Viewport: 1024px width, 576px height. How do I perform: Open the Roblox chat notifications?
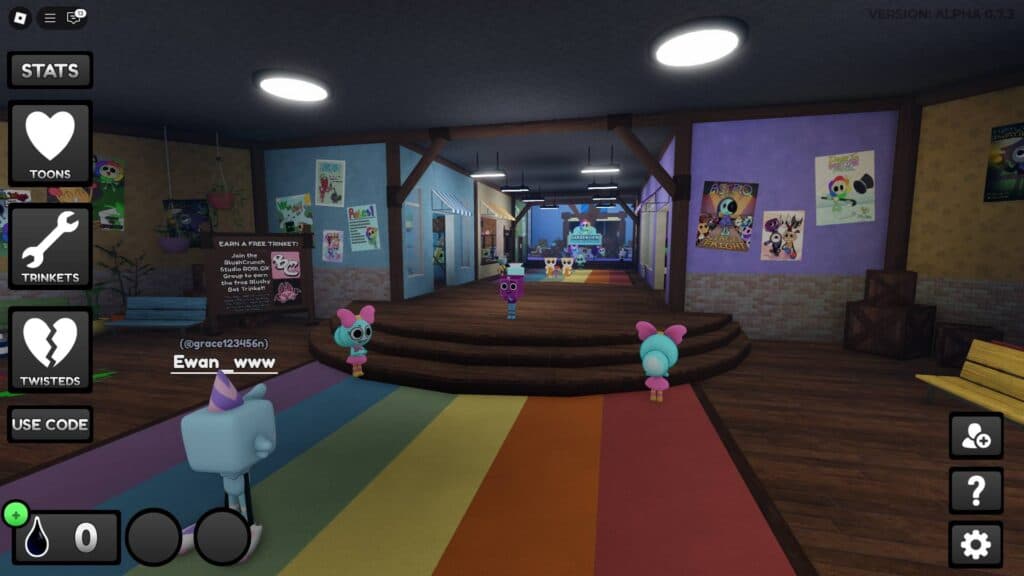(74, 17)
